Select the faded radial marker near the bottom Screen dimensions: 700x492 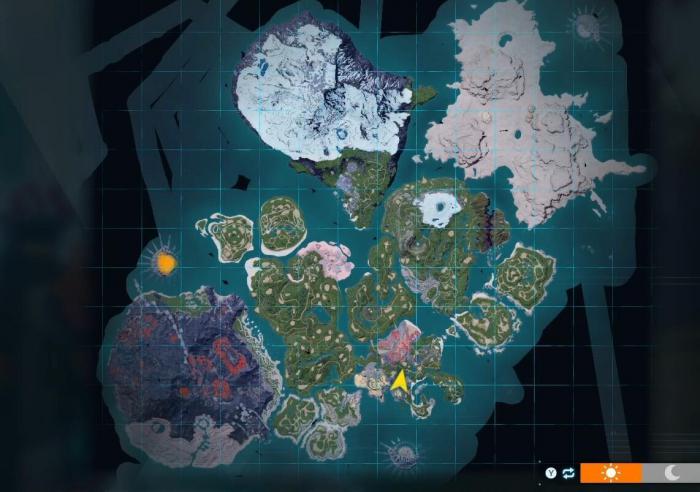(x=401, y=455)
